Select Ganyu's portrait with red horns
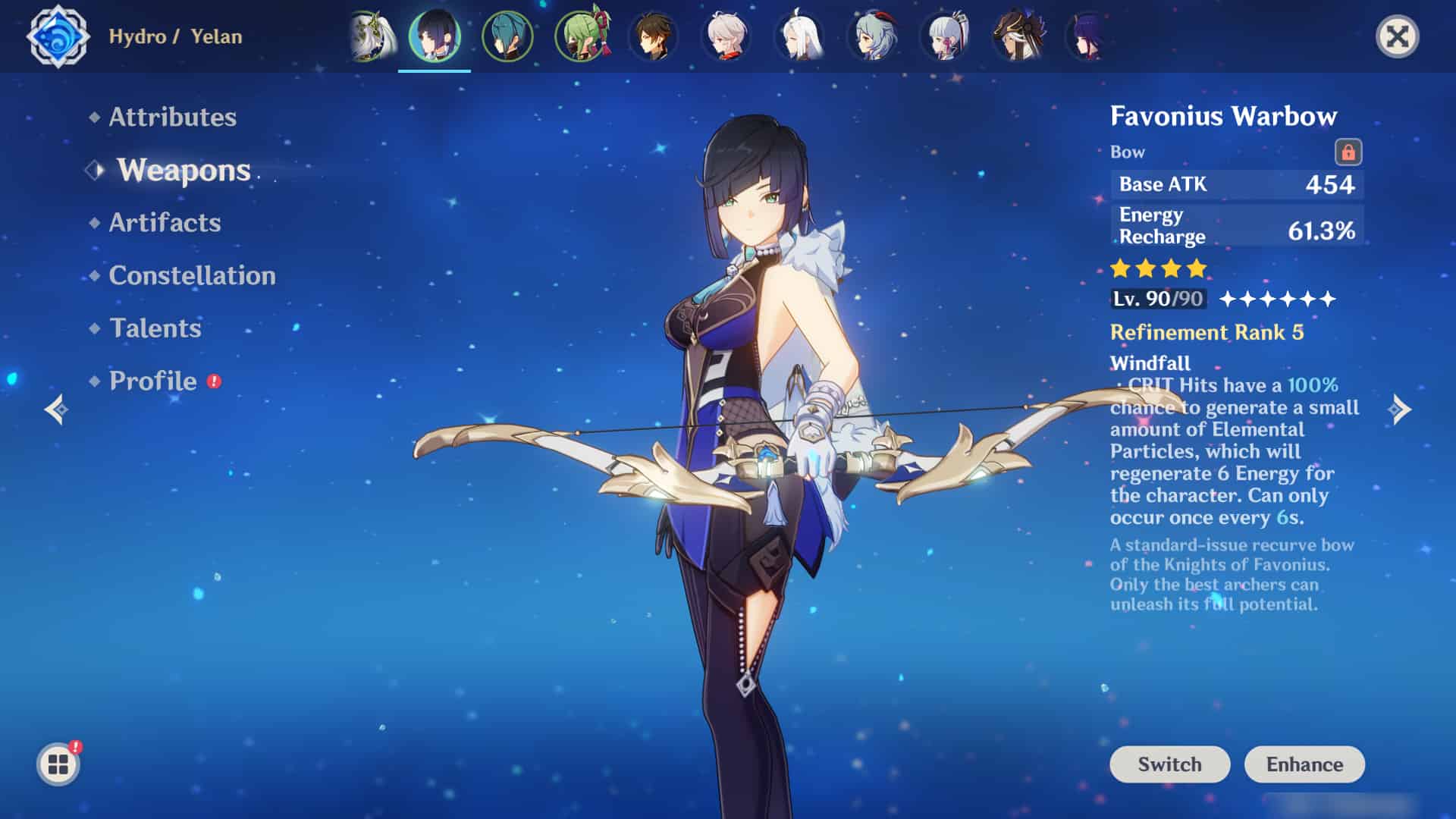This screenshot has height=819, width=1456. point(872,36)
